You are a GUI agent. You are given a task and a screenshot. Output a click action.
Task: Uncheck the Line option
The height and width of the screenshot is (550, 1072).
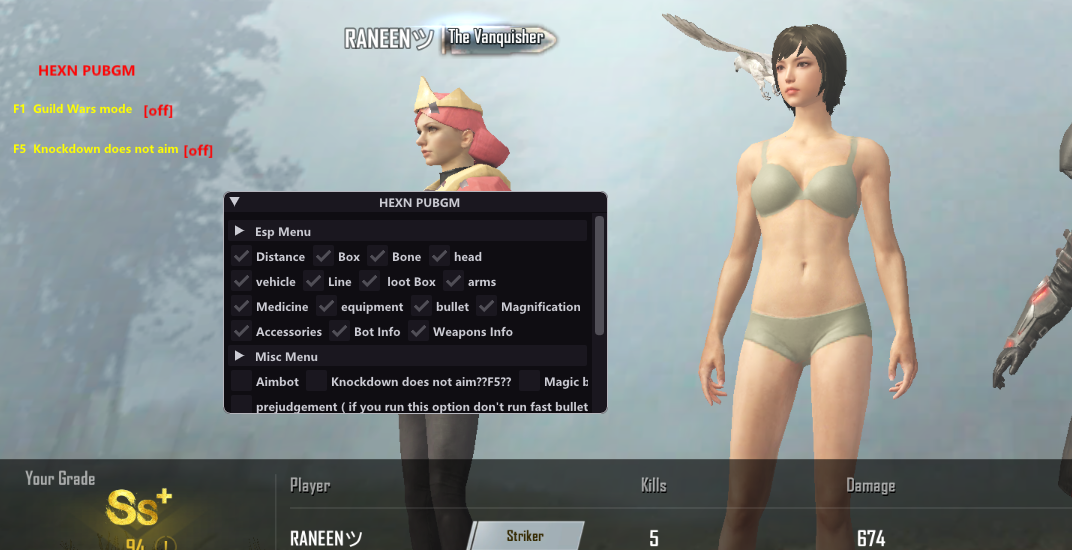313,281
